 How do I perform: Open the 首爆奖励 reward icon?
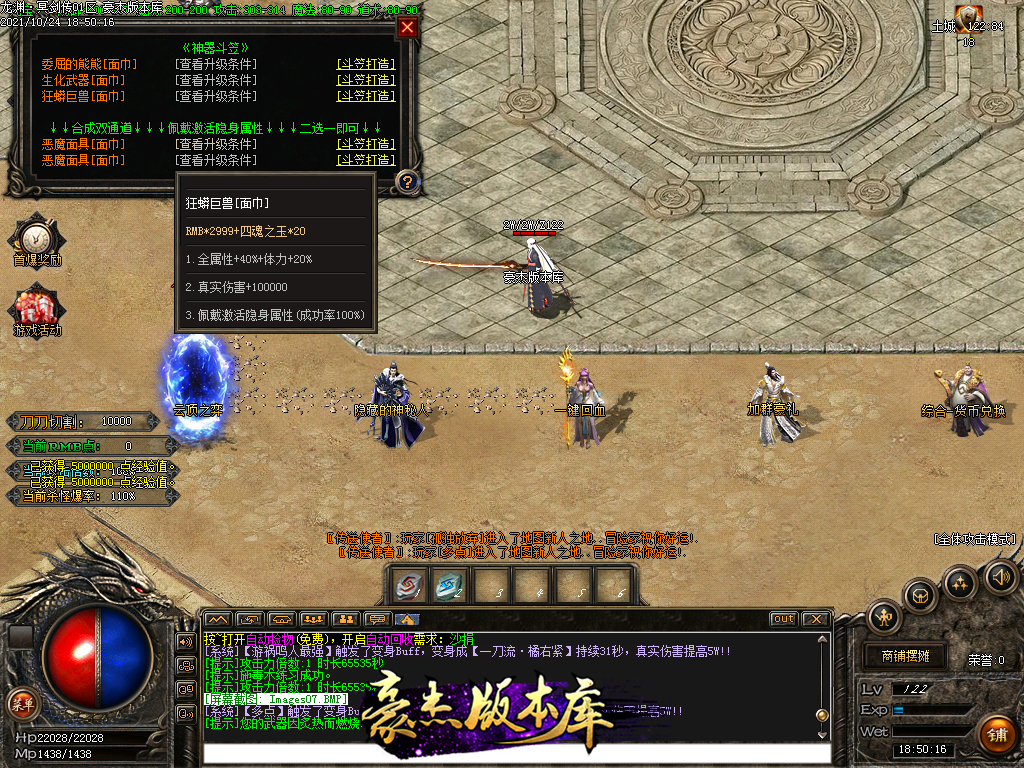pyautogui.click(x=37, y=237)
